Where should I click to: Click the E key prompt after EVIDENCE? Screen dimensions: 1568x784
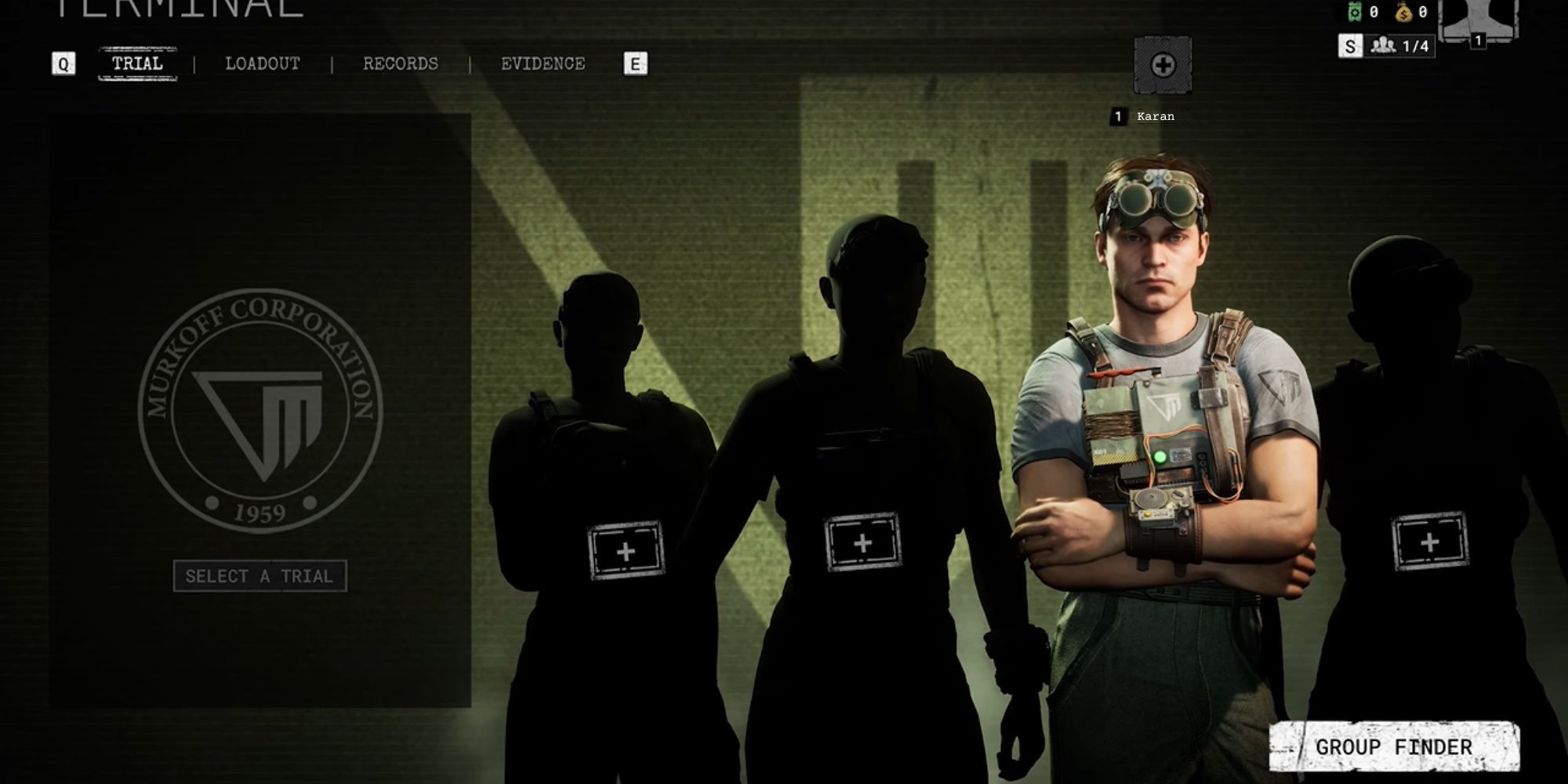click(x=635, y=64)
